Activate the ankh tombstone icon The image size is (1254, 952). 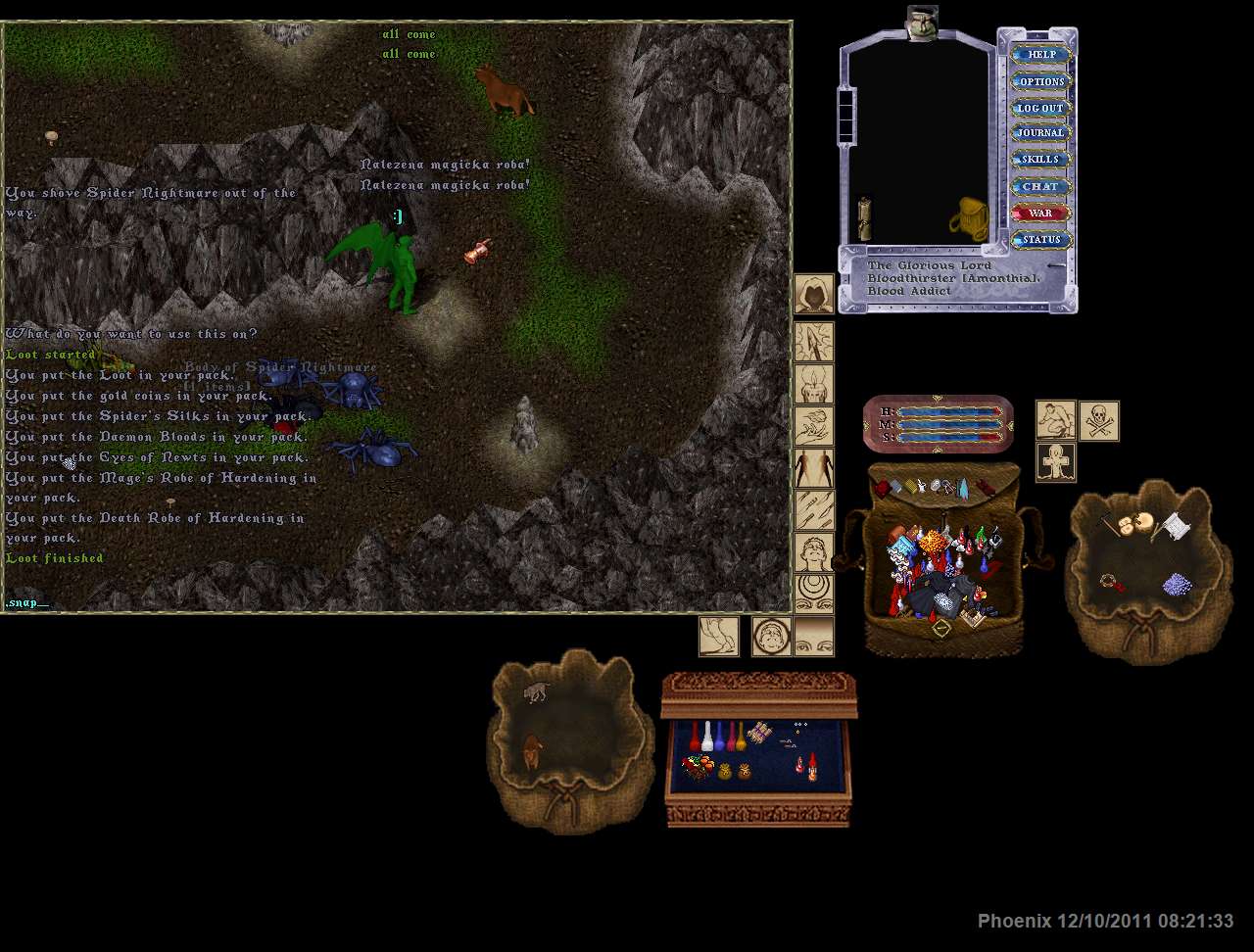click(x=1056, y=462)
